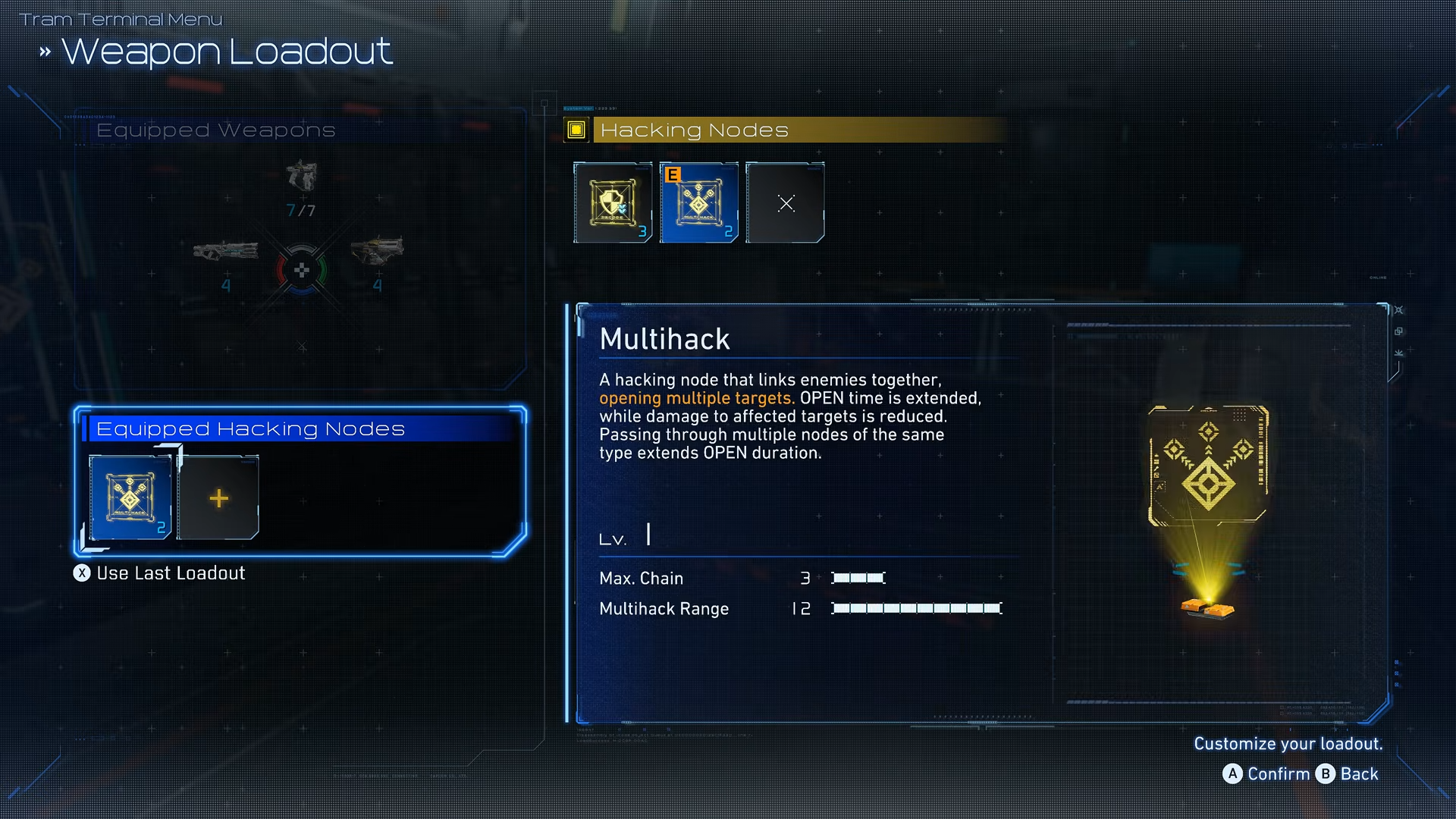Click the Equipped Hacking Nodes header
This screenshot has height=819, width=1456.
coord(250,429)
